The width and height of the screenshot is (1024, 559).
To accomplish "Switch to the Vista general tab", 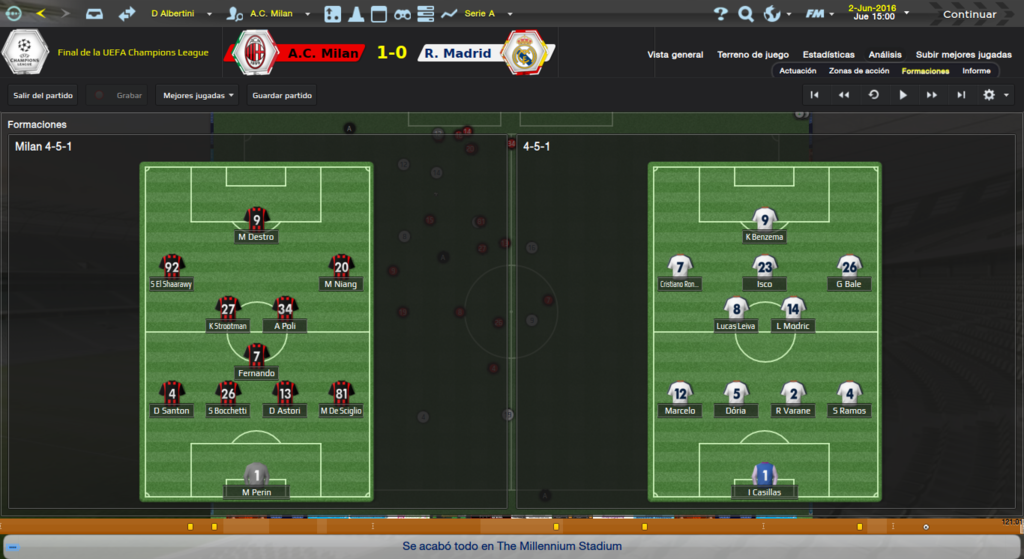I will 675,55.
